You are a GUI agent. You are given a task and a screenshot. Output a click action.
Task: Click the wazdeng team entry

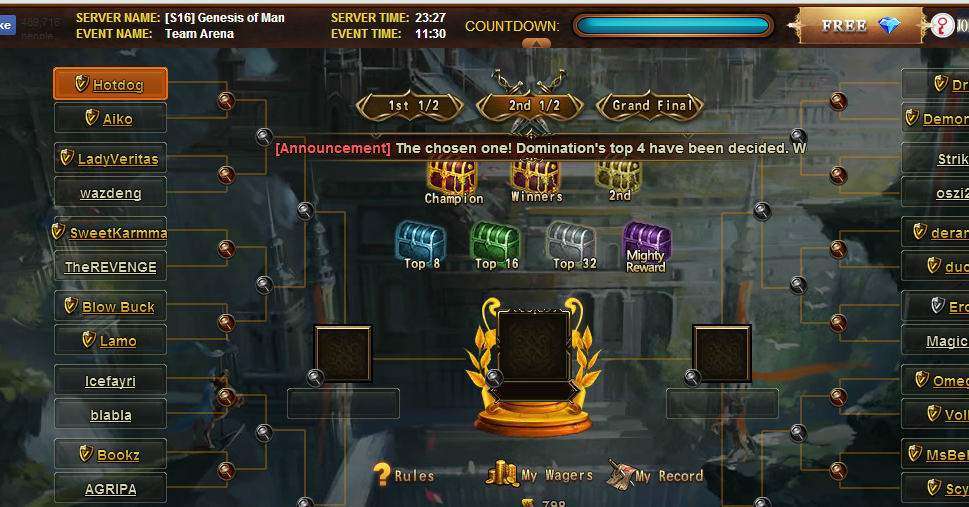click(110, 193)
